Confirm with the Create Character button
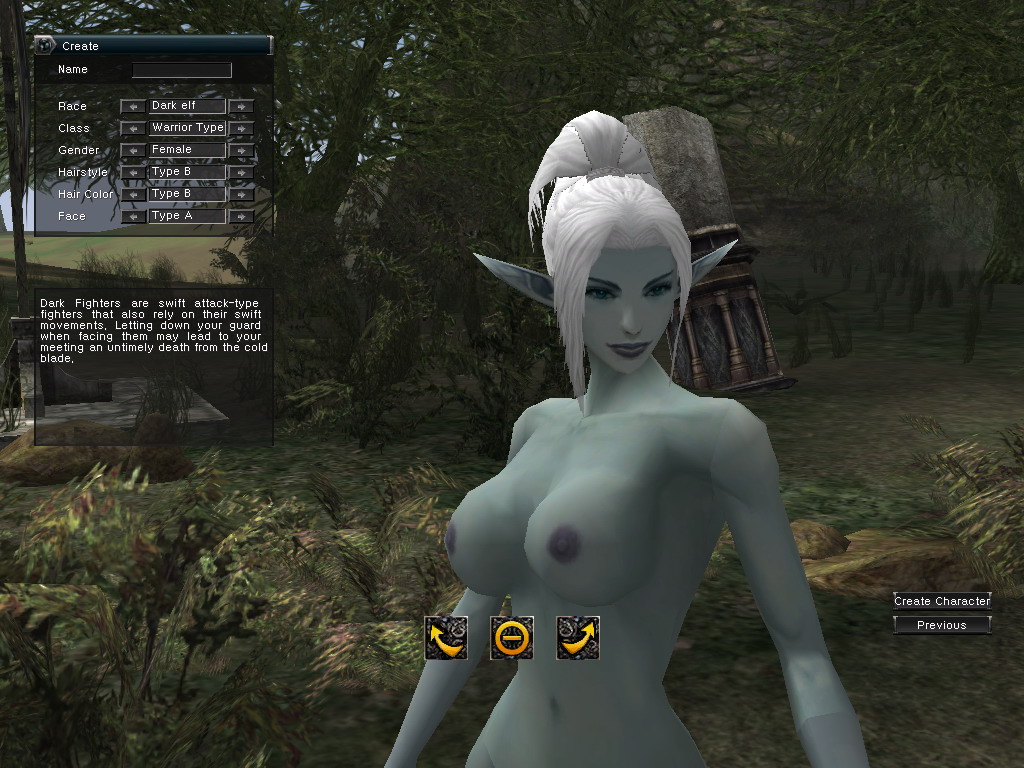The width and height of the screenshot is (1024, 768). click(942, 601)
